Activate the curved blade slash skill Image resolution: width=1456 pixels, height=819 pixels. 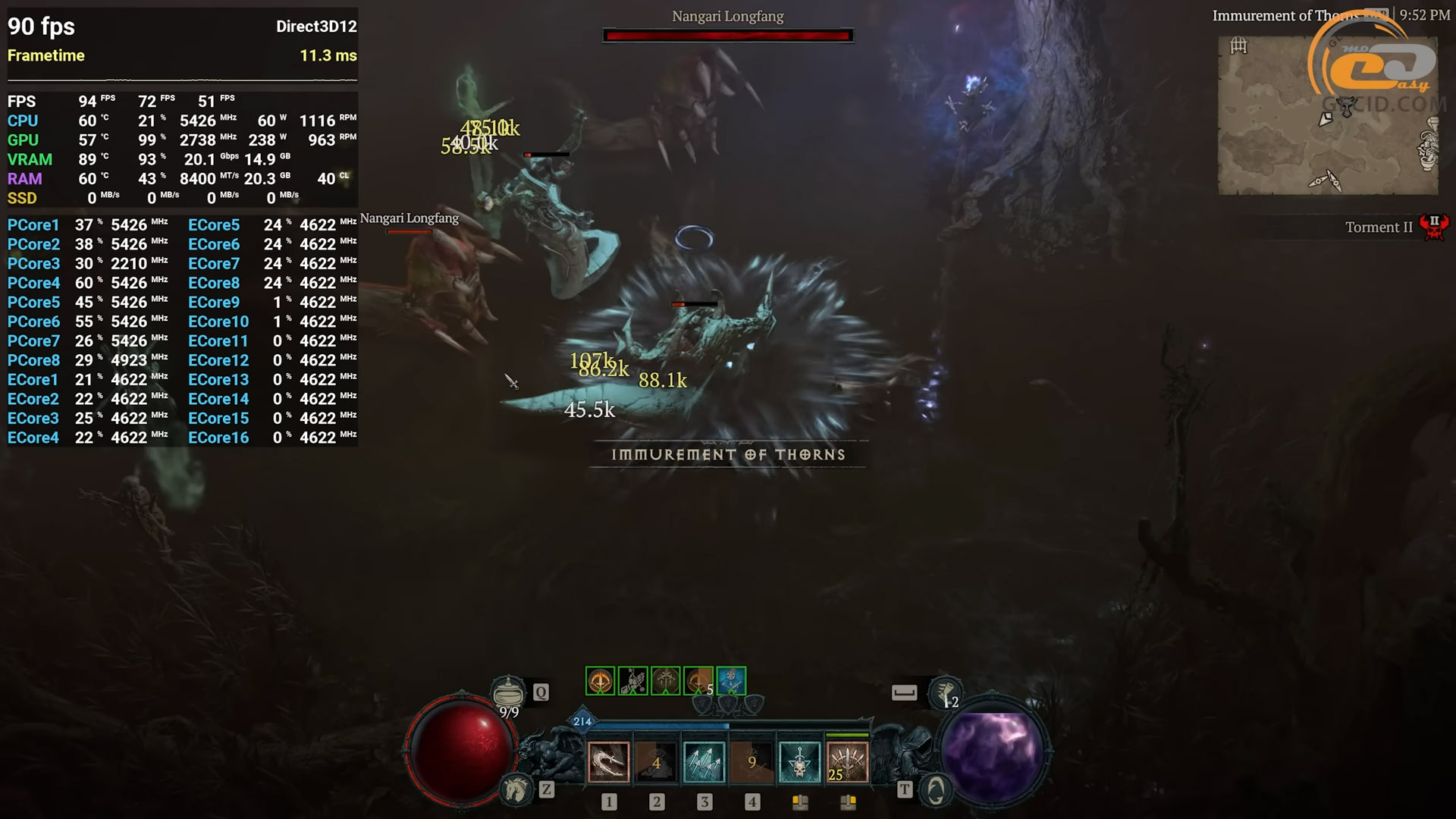coord(608,762)
